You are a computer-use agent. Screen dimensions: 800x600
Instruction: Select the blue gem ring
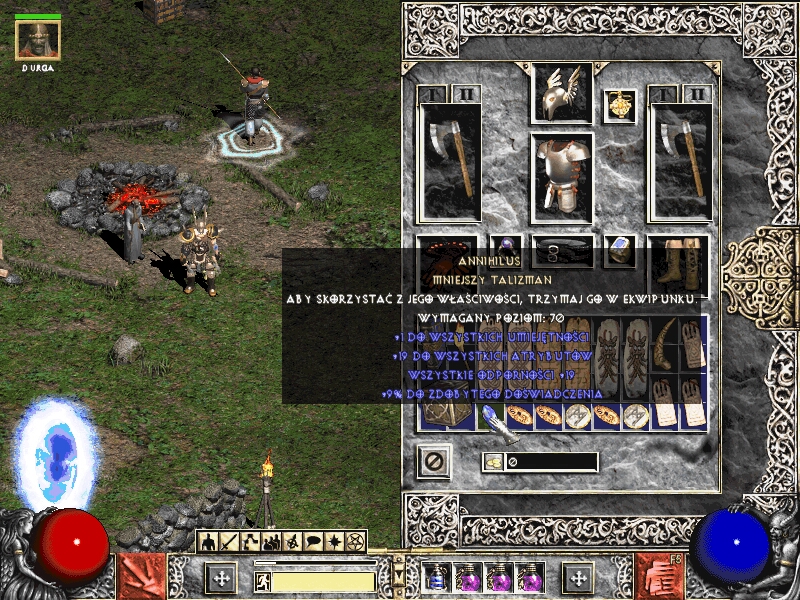click(620, 250)
